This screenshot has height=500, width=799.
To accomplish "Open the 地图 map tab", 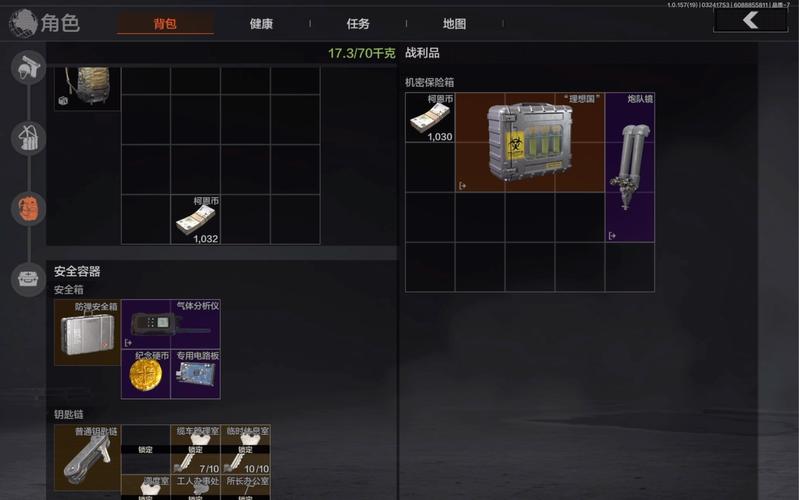I will coord(454,23).
